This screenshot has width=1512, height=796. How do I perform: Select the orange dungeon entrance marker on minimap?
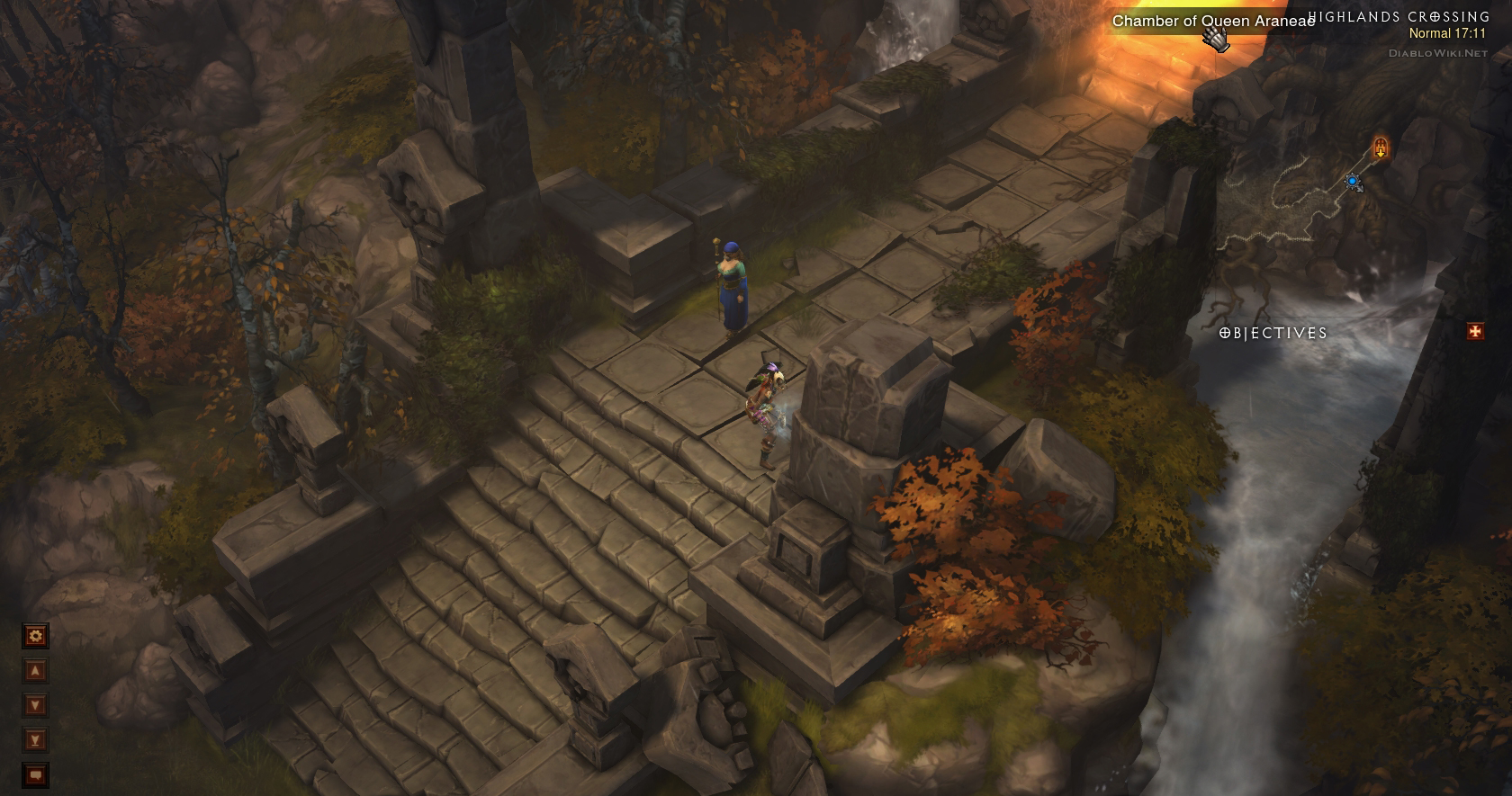(x=1381, y=147)
